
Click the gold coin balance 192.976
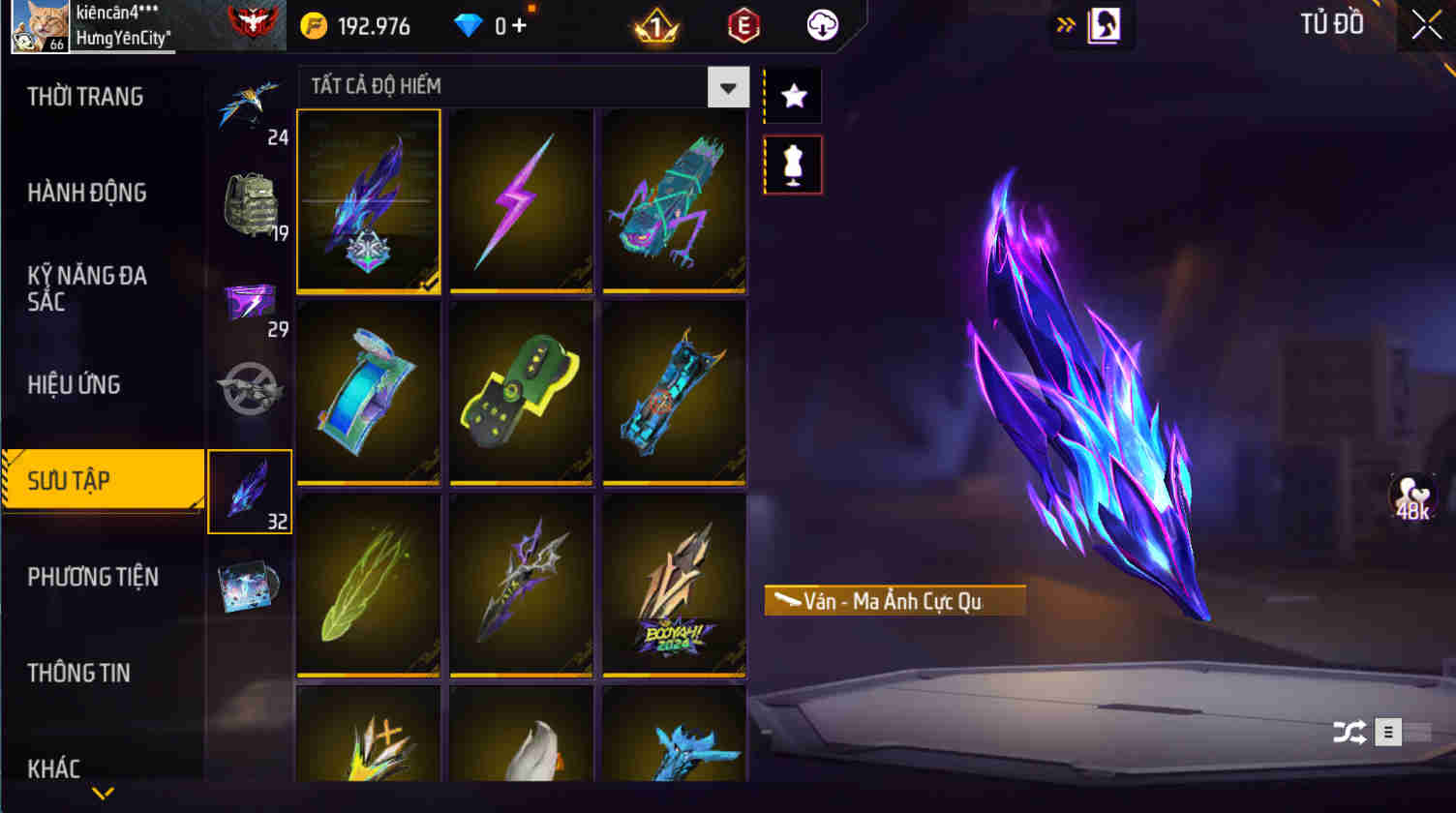357,26
